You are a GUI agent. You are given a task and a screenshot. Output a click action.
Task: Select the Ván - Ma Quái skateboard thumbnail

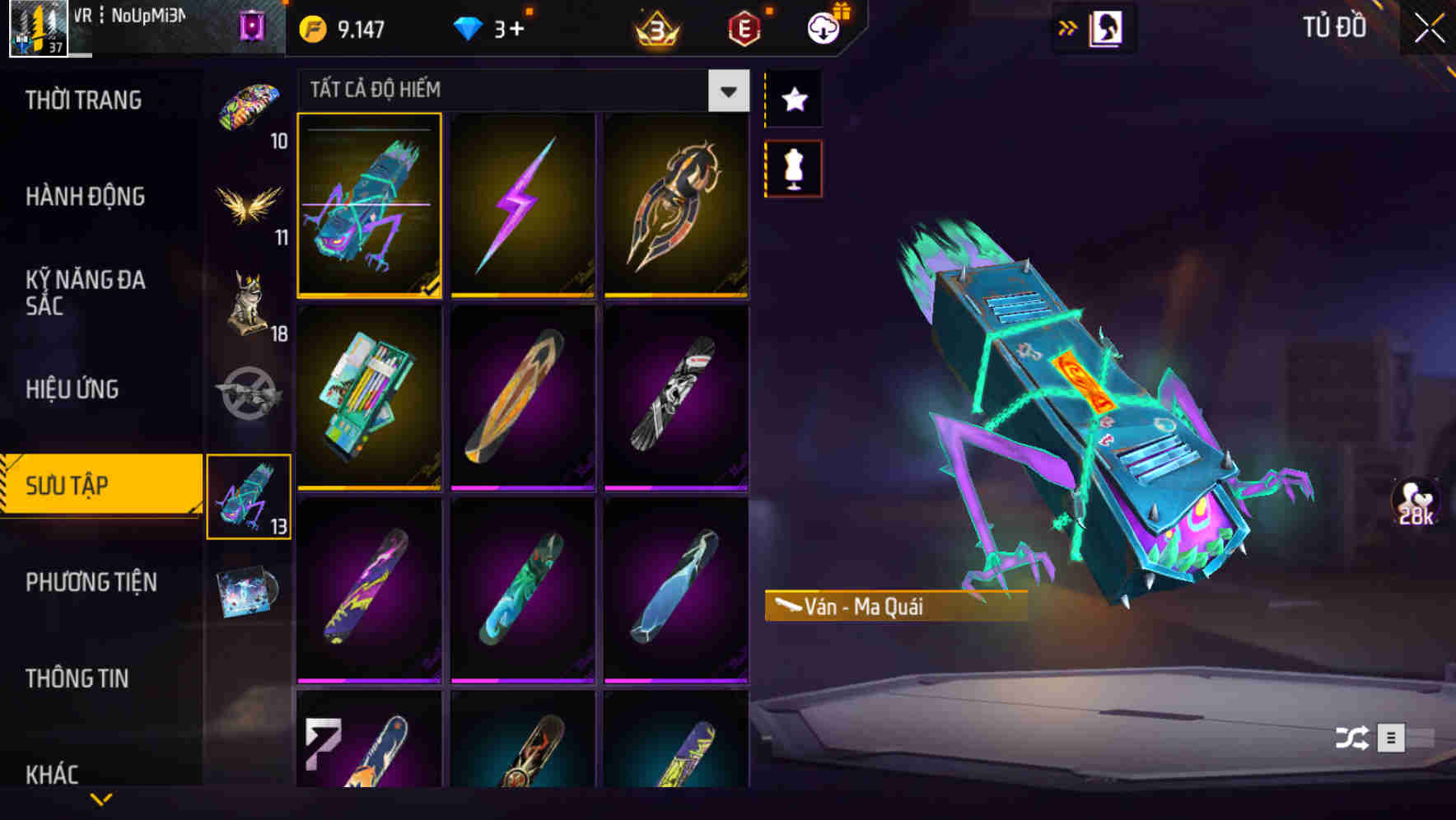pos(369,207)
